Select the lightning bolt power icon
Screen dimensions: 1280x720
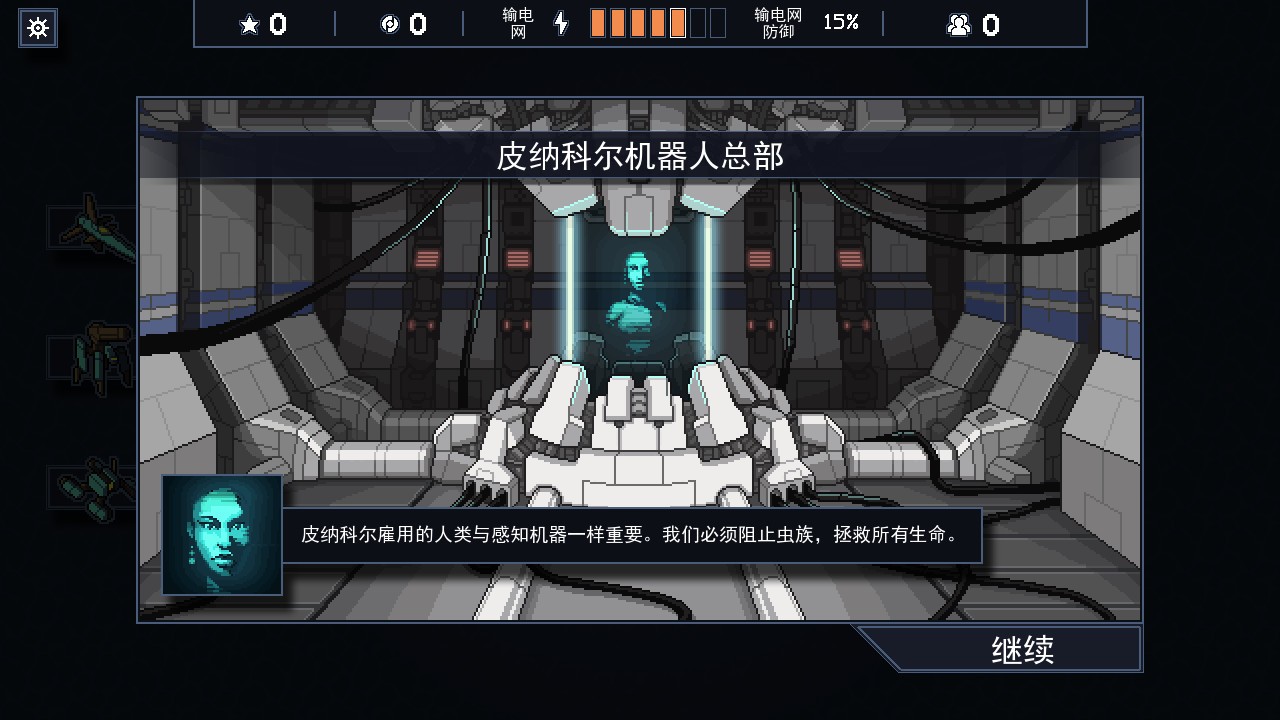tap(560, 24)
